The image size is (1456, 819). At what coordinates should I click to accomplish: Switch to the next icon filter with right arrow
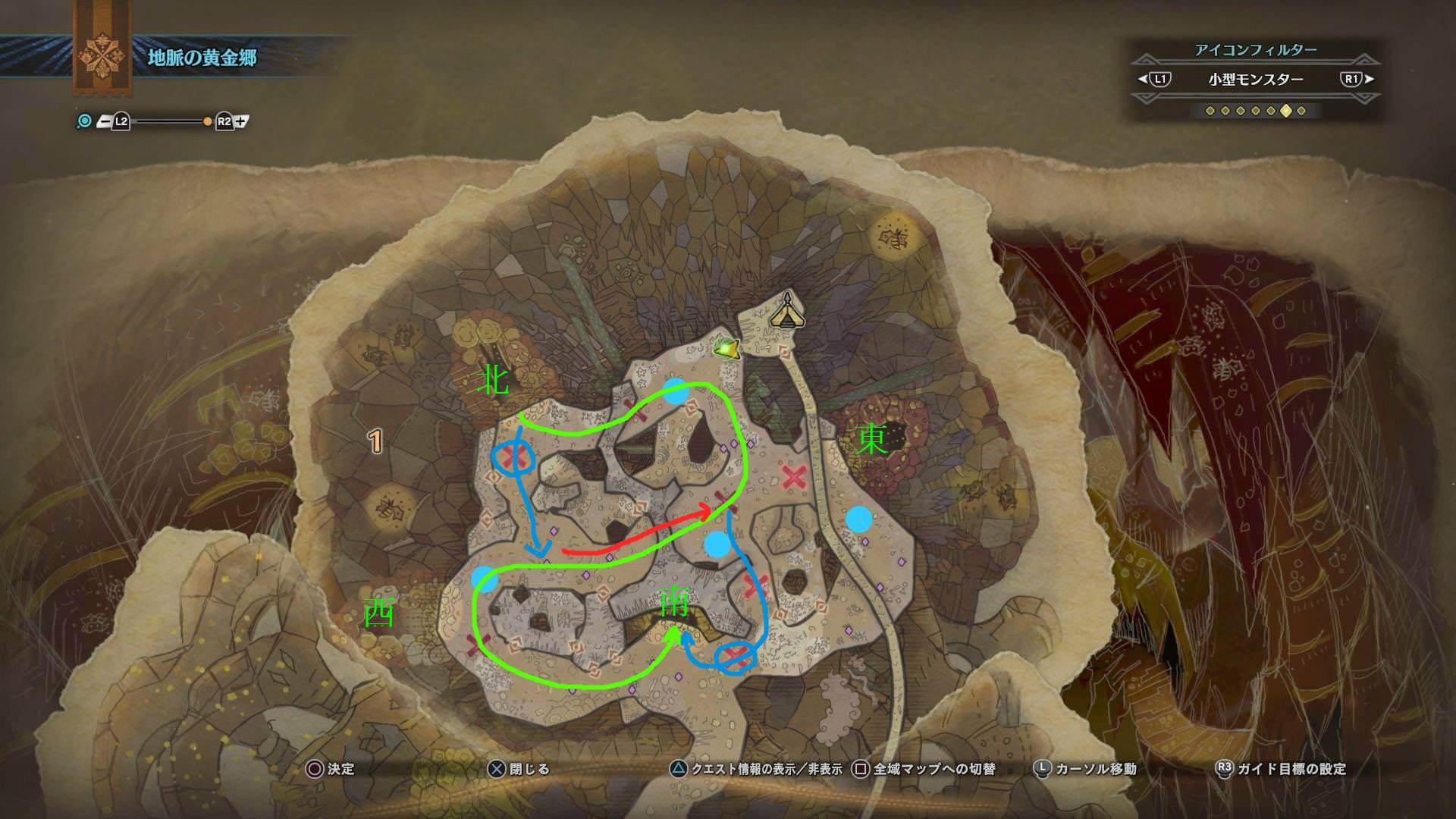click(1369, 79)
